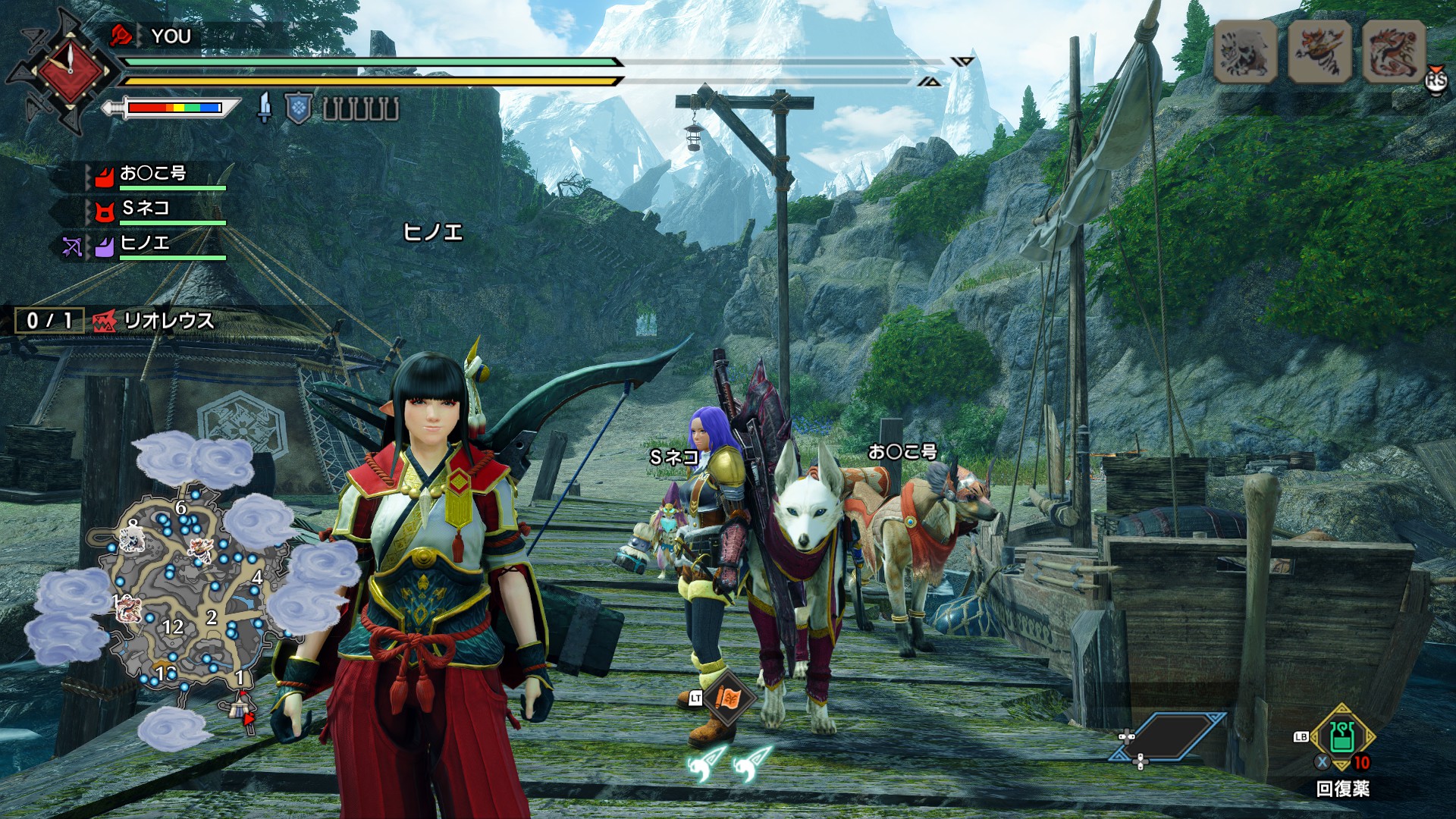
Task: Open the orange detailed map icon
Action: (730, 696)
